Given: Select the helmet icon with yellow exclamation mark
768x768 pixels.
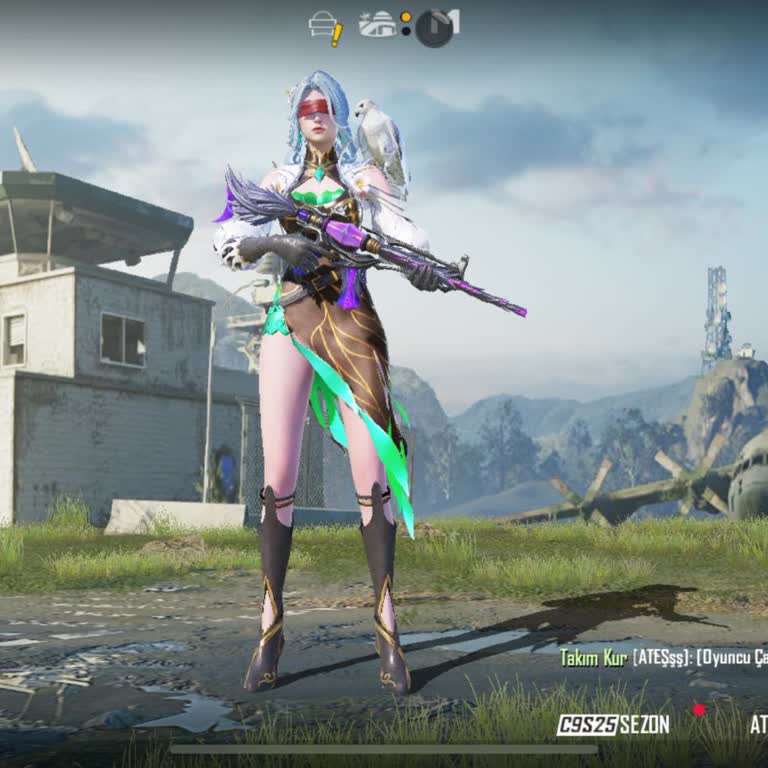Looking at the screenshot, I should click(x=325, y=27).
